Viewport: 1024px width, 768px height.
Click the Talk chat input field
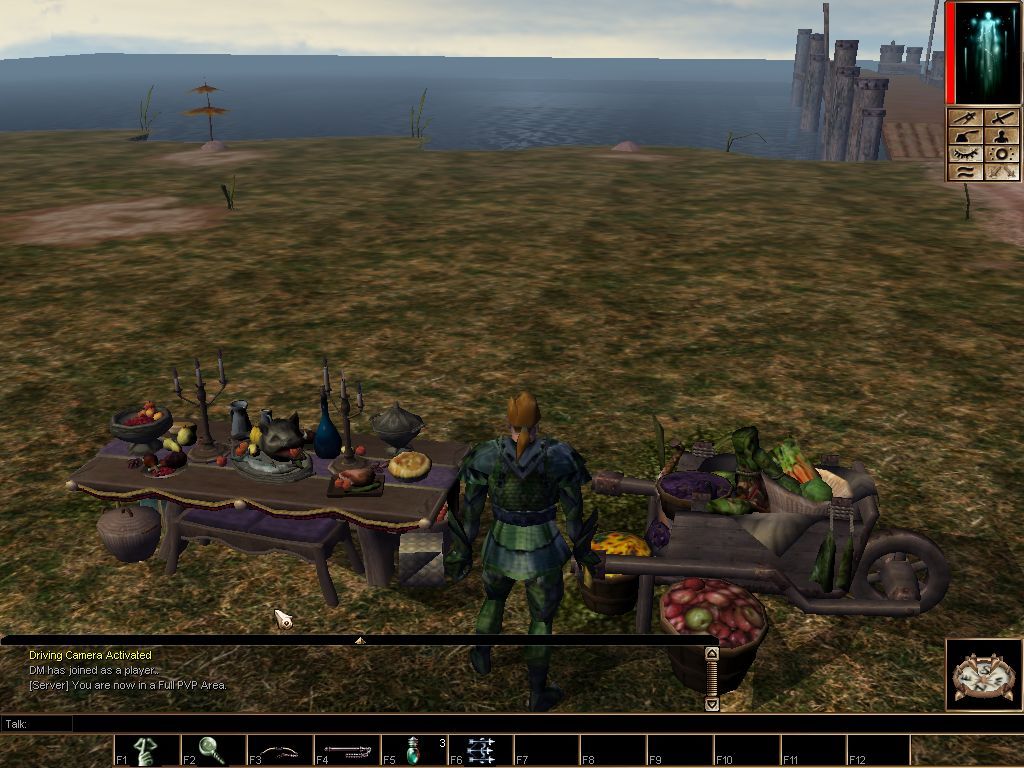tap(500, 723)
